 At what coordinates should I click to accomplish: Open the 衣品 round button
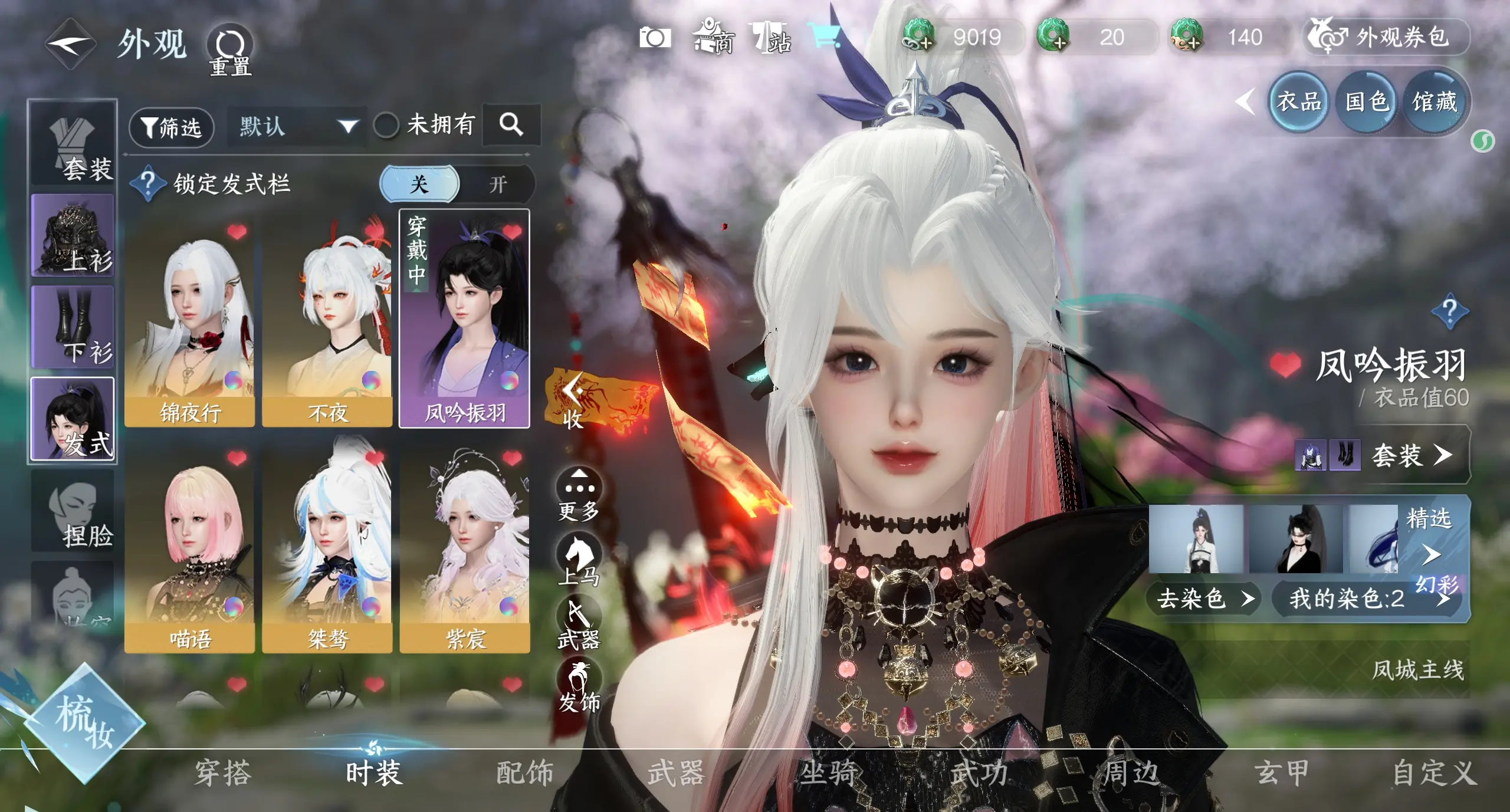[1298, 101]
